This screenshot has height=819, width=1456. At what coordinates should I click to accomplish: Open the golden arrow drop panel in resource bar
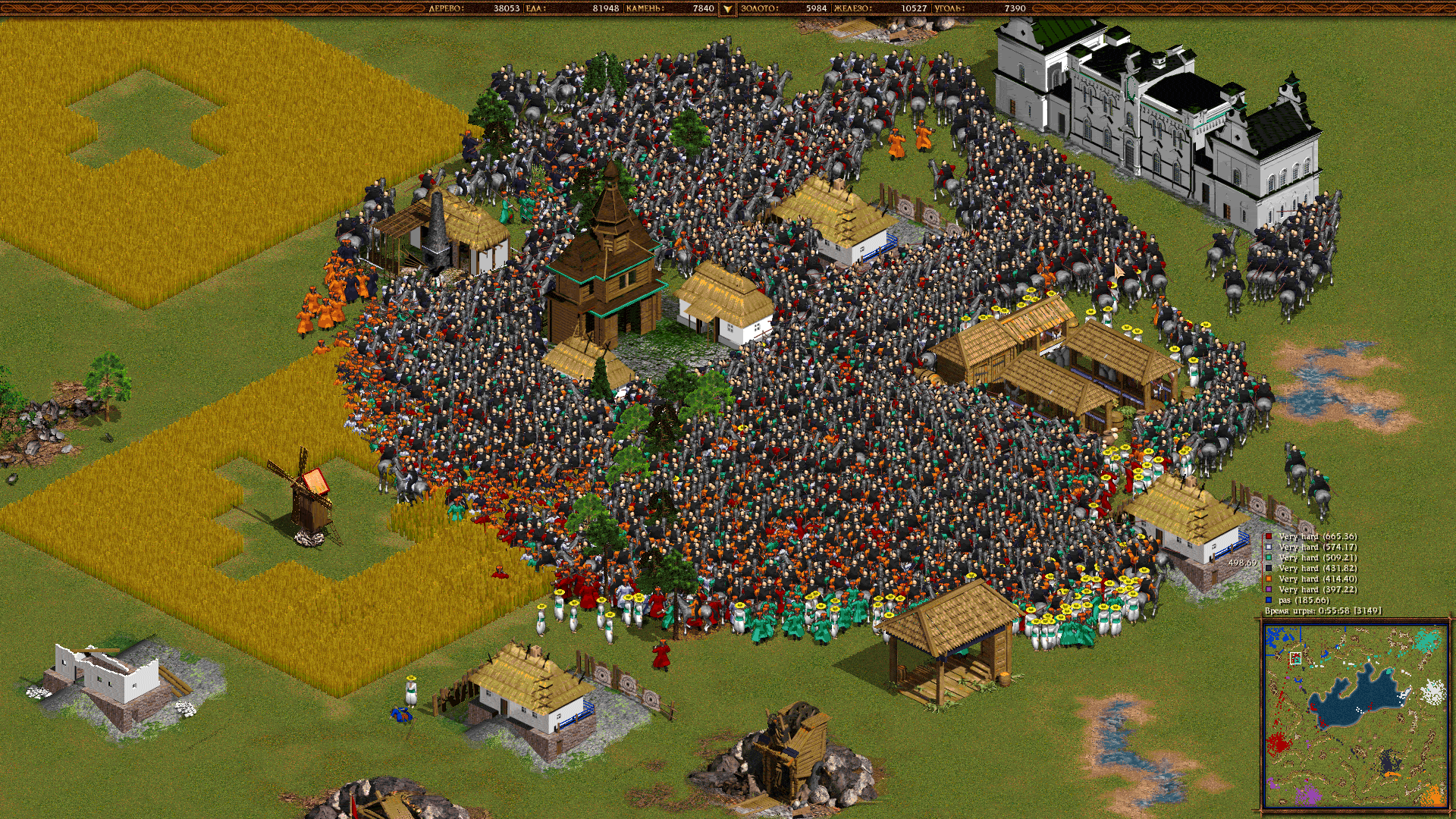(x=726, y=8)
